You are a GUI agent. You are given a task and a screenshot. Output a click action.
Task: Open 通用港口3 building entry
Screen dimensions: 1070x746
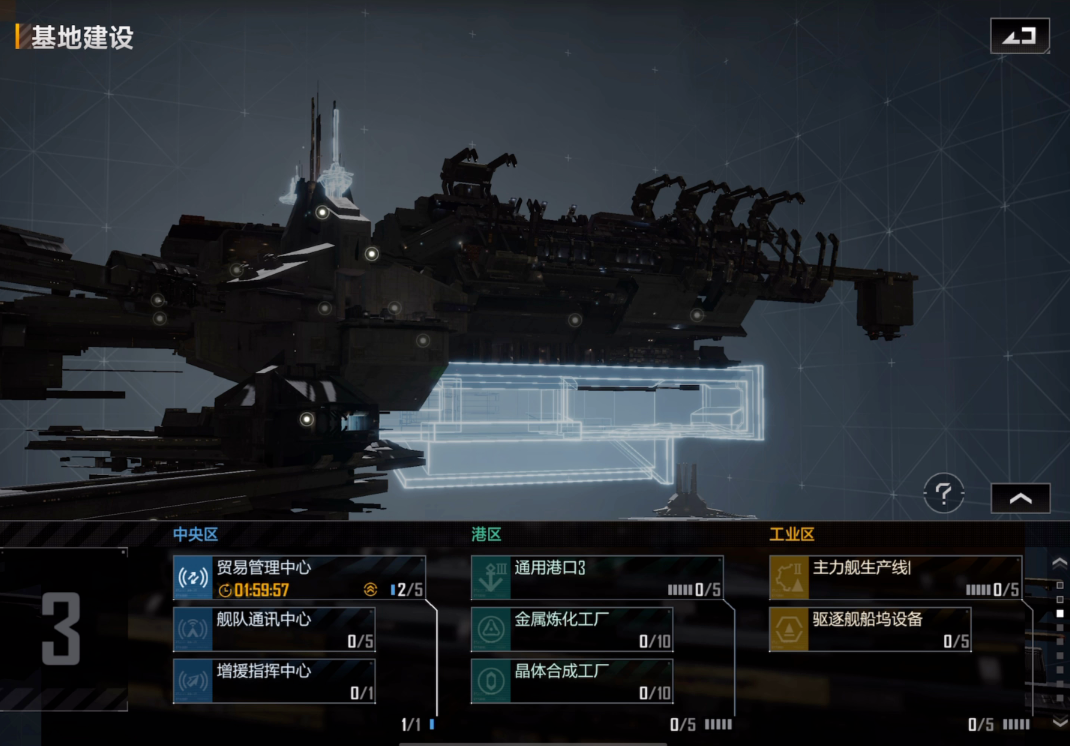point(597,578)
